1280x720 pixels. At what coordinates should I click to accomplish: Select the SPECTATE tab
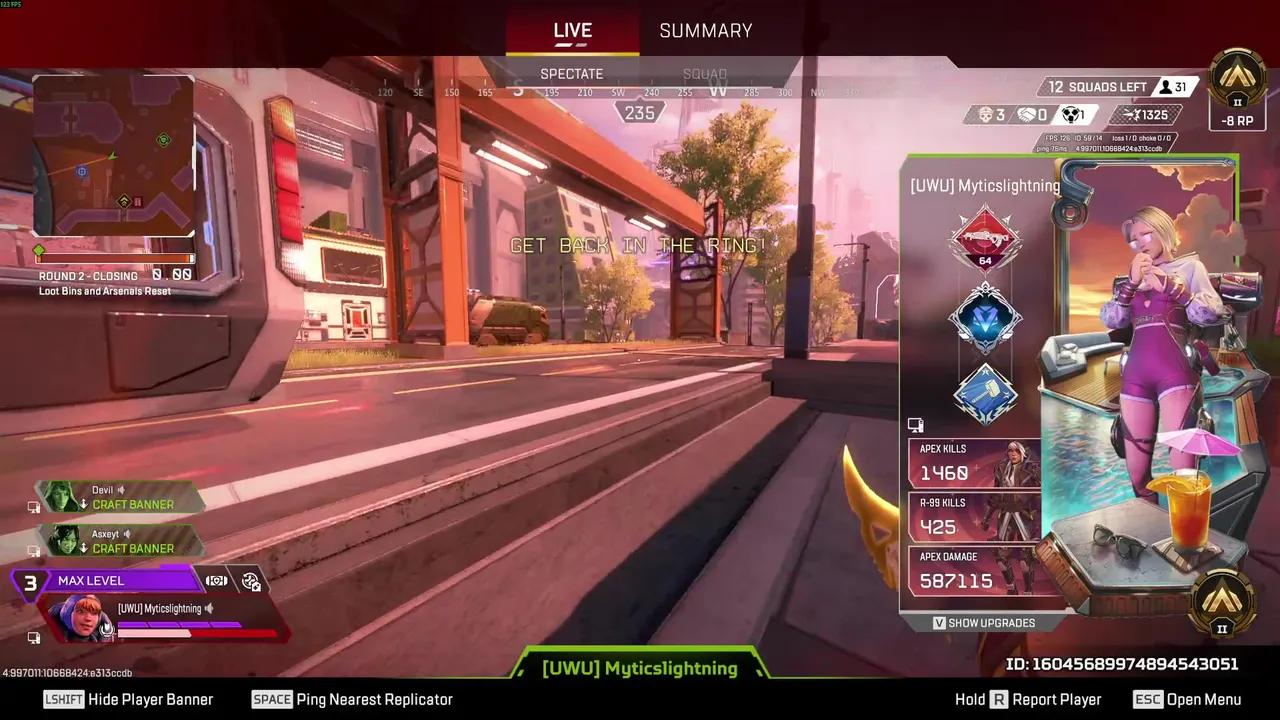571,73
